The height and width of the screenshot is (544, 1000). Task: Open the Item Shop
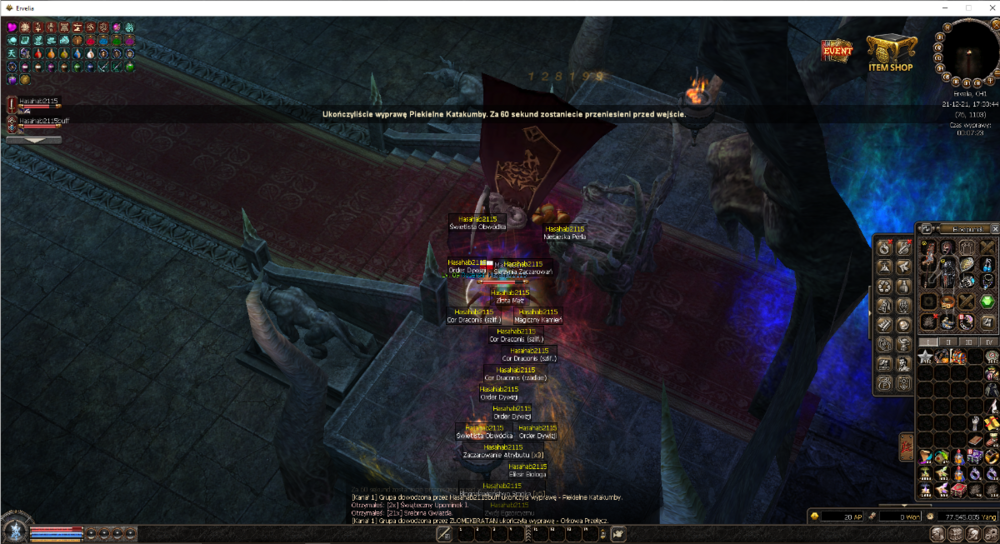890,52
